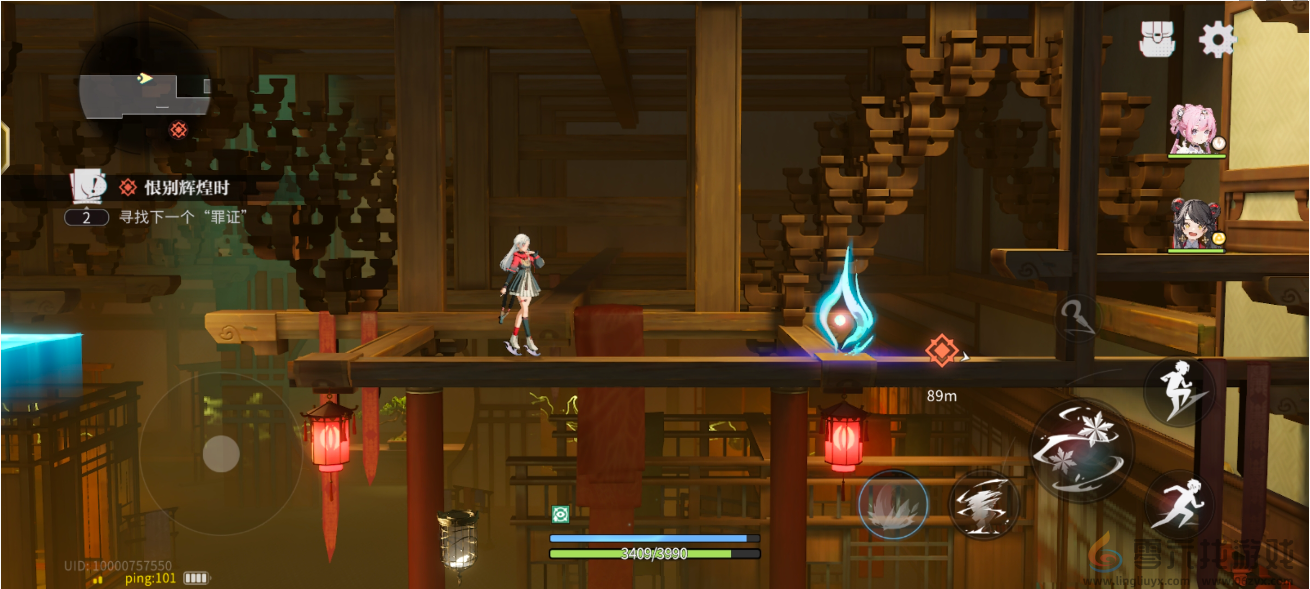Switch to the black-haired character portrait
This screenshot has height=589, width=1310.
1197,223
